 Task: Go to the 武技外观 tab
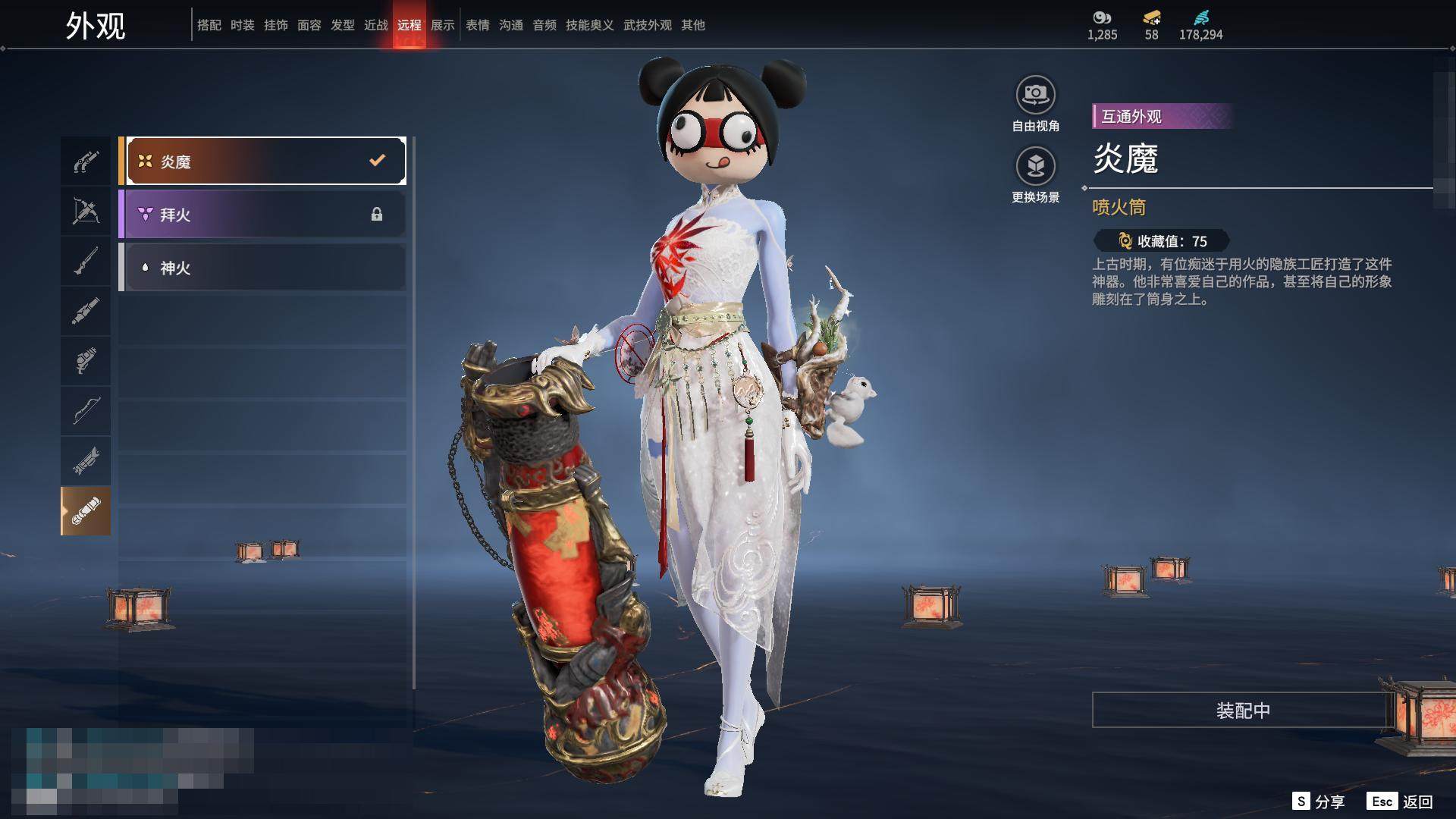click(x=648, y=25)
